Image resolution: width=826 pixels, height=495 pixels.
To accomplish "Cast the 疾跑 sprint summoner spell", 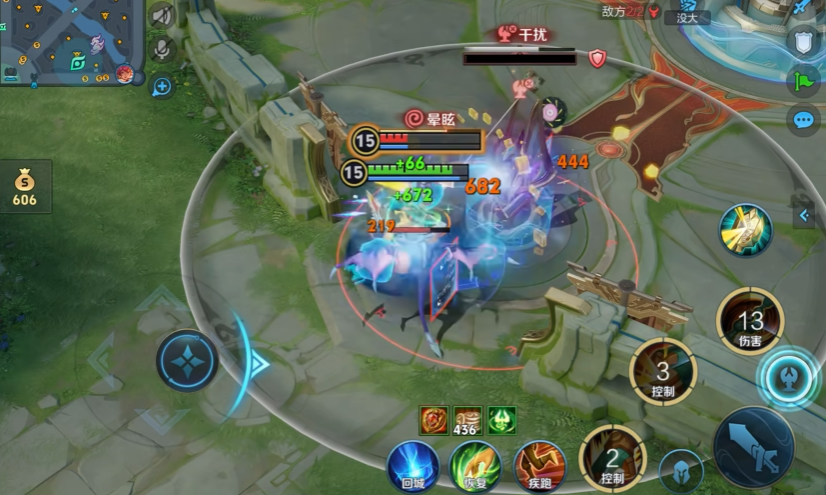I will coord(540,466).
